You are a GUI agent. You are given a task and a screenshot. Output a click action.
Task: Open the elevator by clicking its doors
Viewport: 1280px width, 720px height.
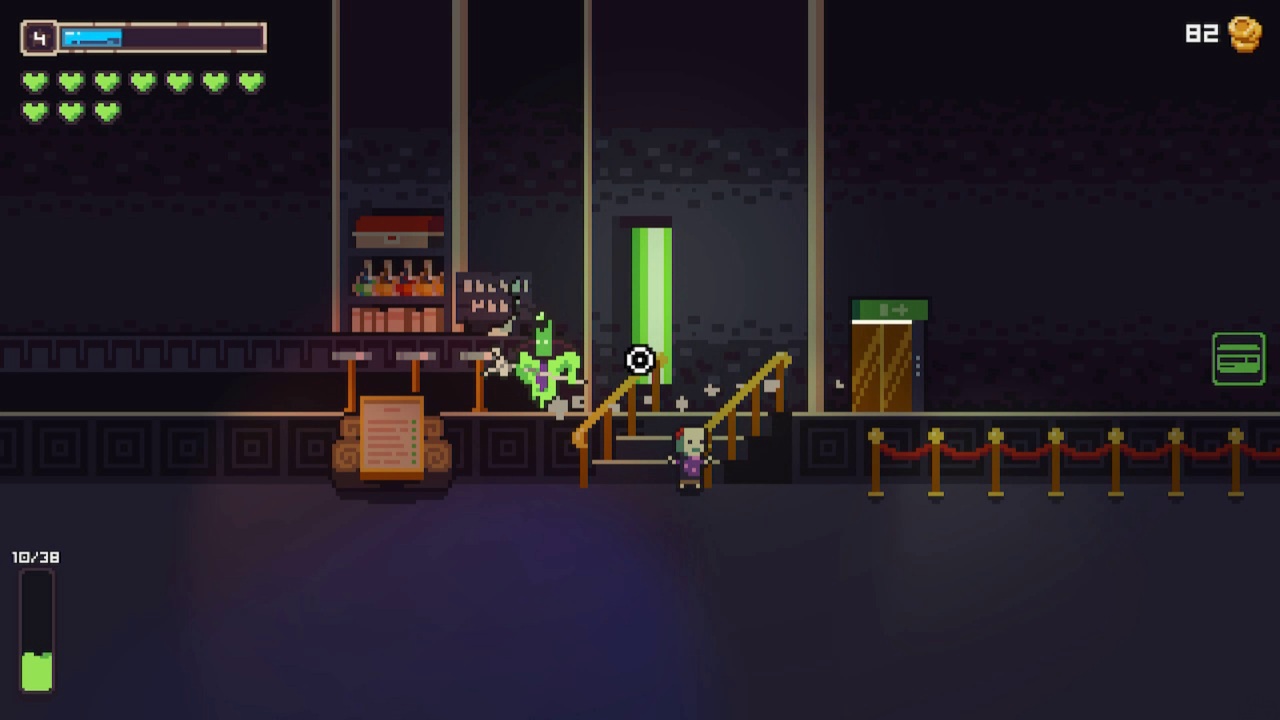point(880,365)
